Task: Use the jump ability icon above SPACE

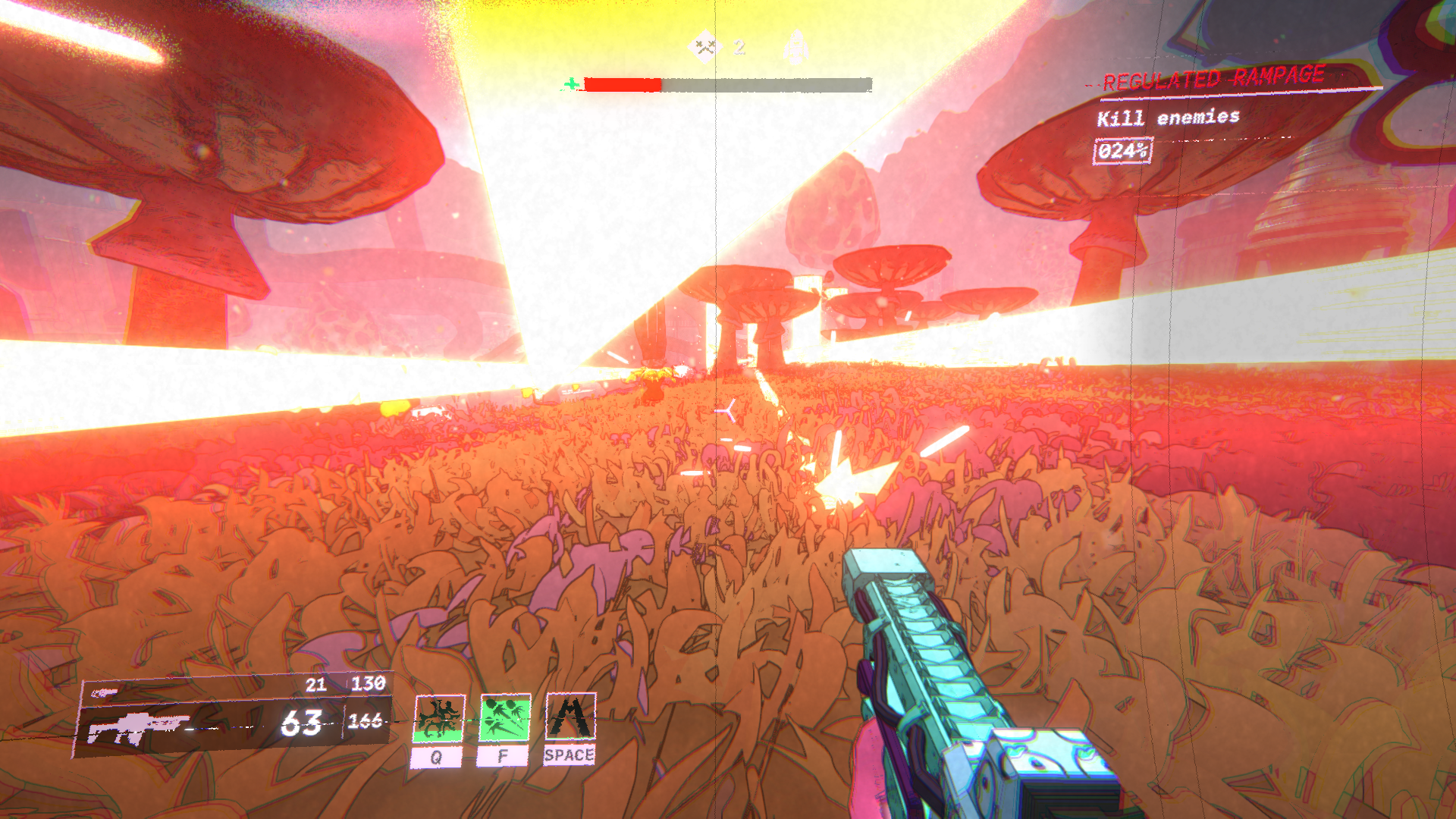Action: [x=570, y=716]
